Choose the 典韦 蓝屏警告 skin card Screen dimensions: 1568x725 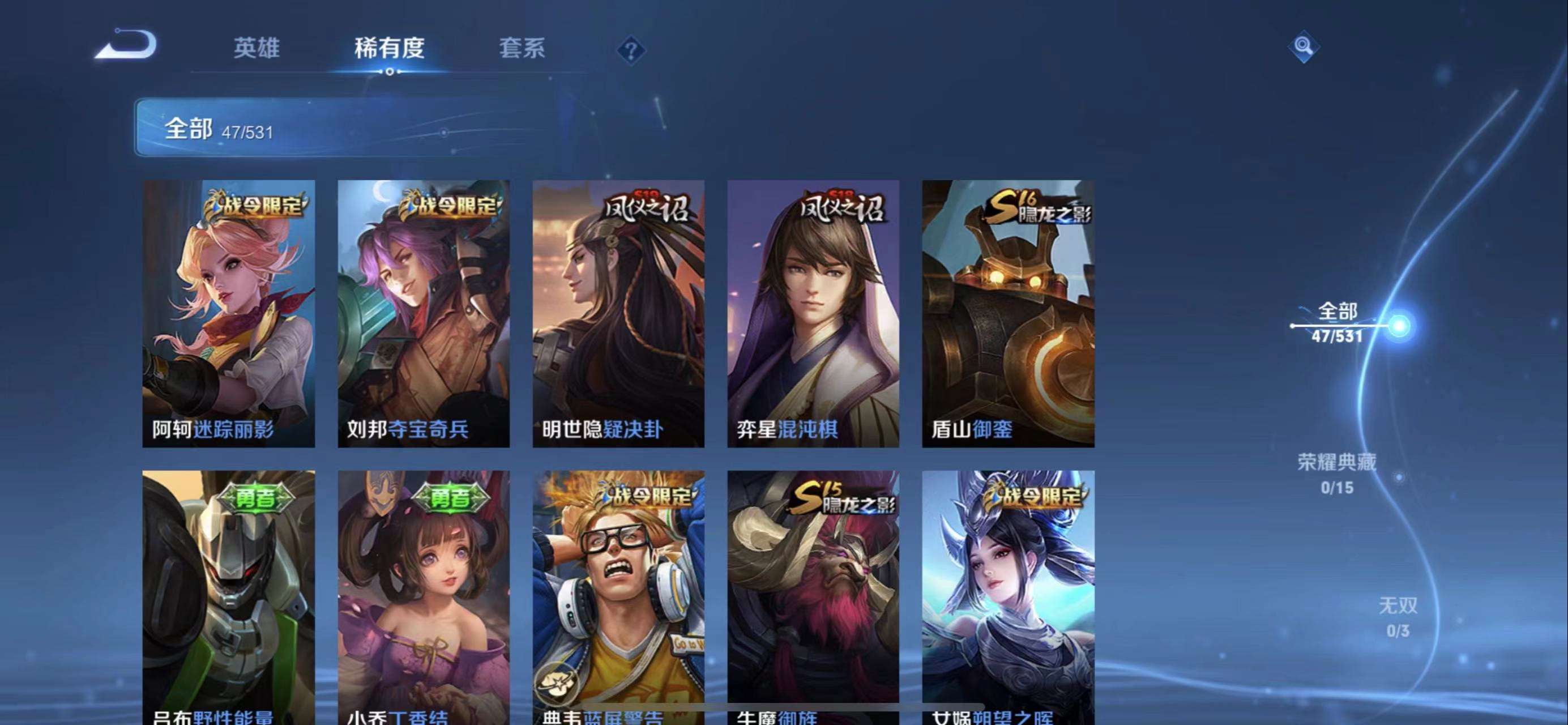(x=618, y=596)
